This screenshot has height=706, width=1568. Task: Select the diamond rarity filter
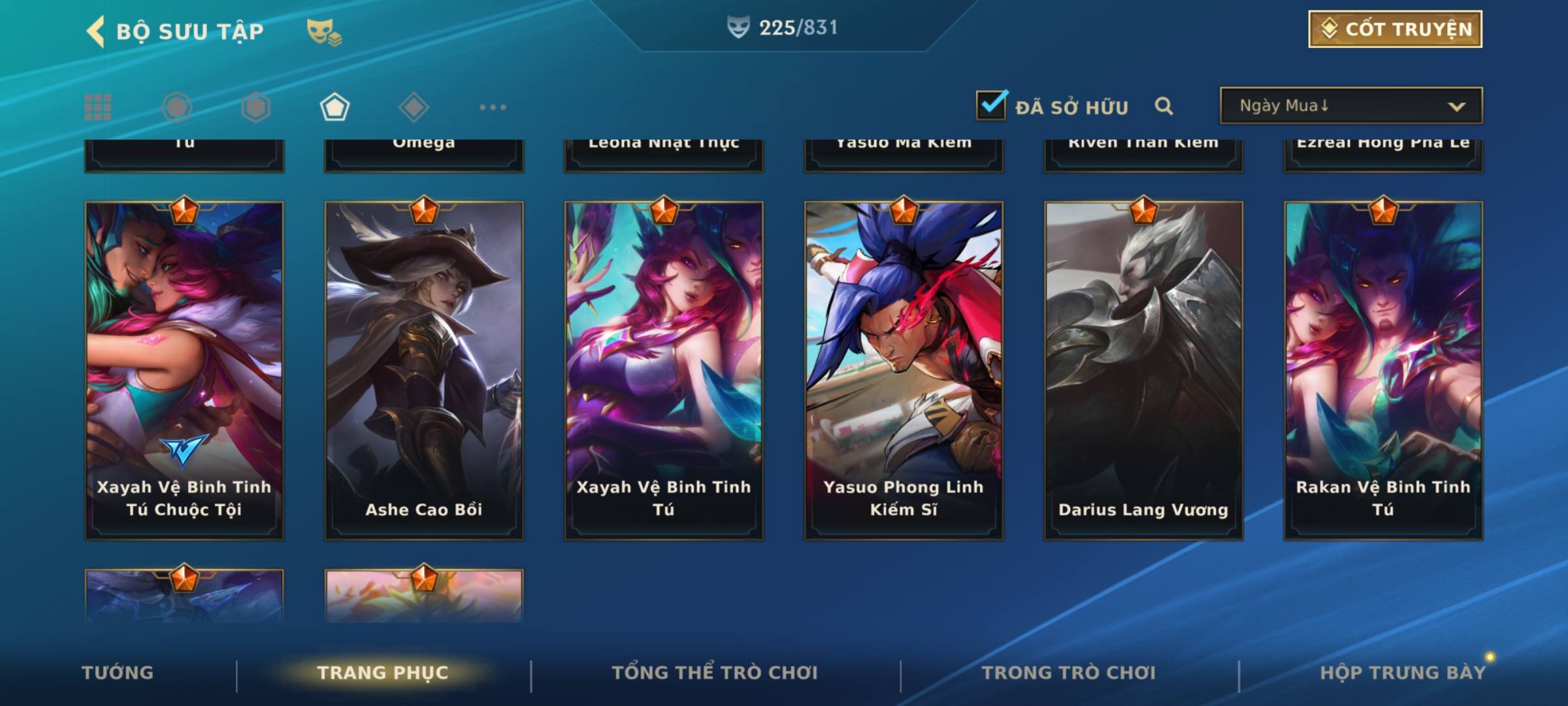(x=414, y=107)
